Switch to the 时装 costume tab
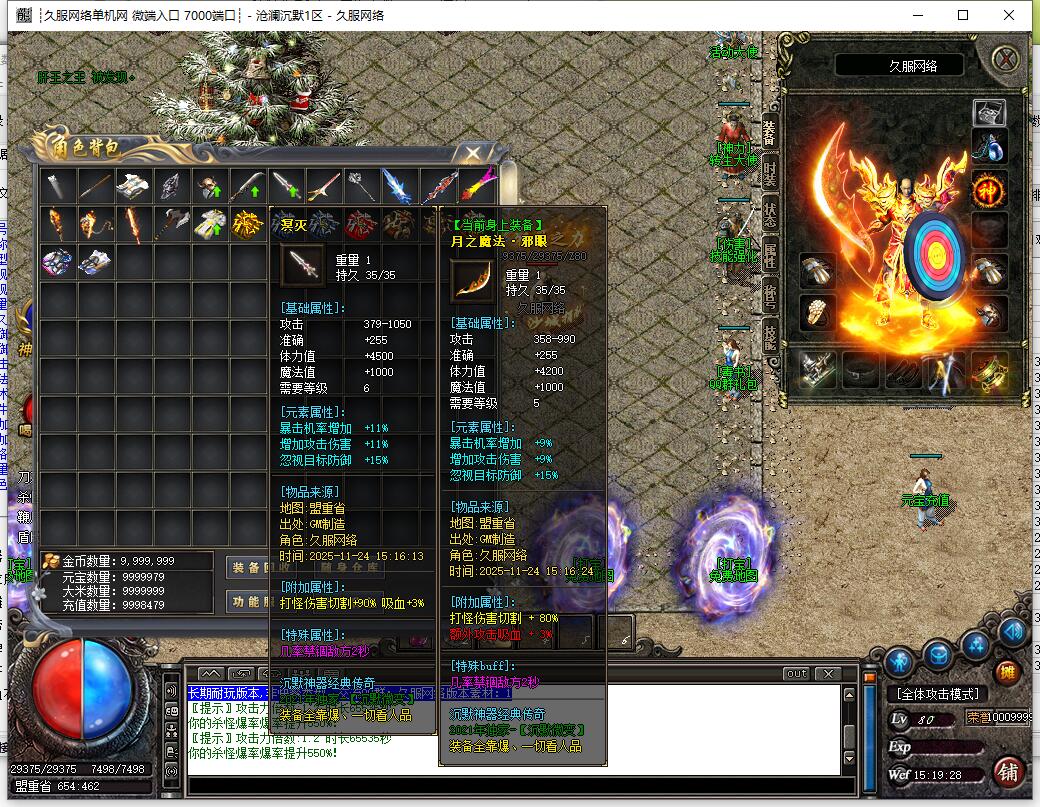The image size is (1040, 807). 770,173
